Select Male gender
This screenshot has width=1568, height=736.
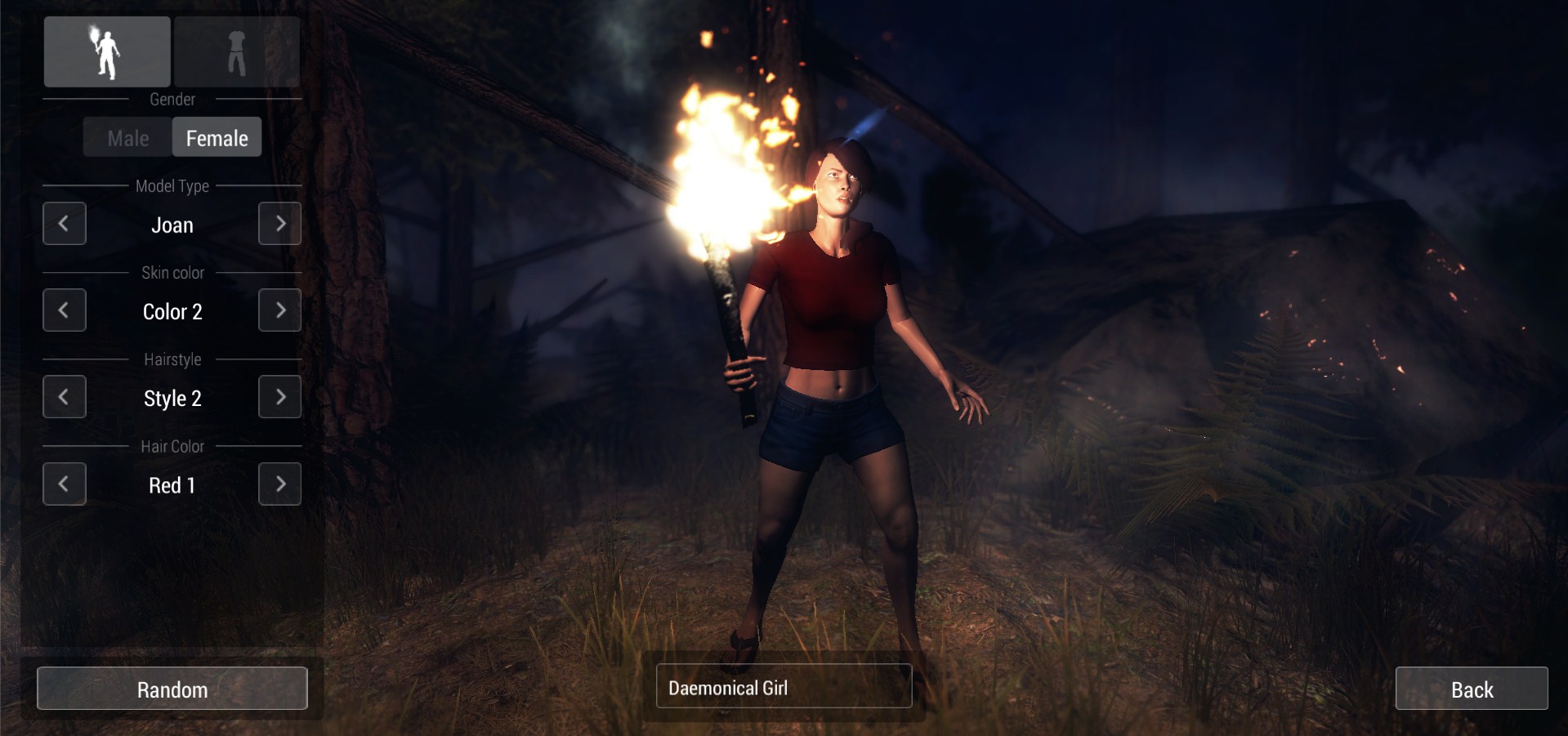click(x=128, y=138)
